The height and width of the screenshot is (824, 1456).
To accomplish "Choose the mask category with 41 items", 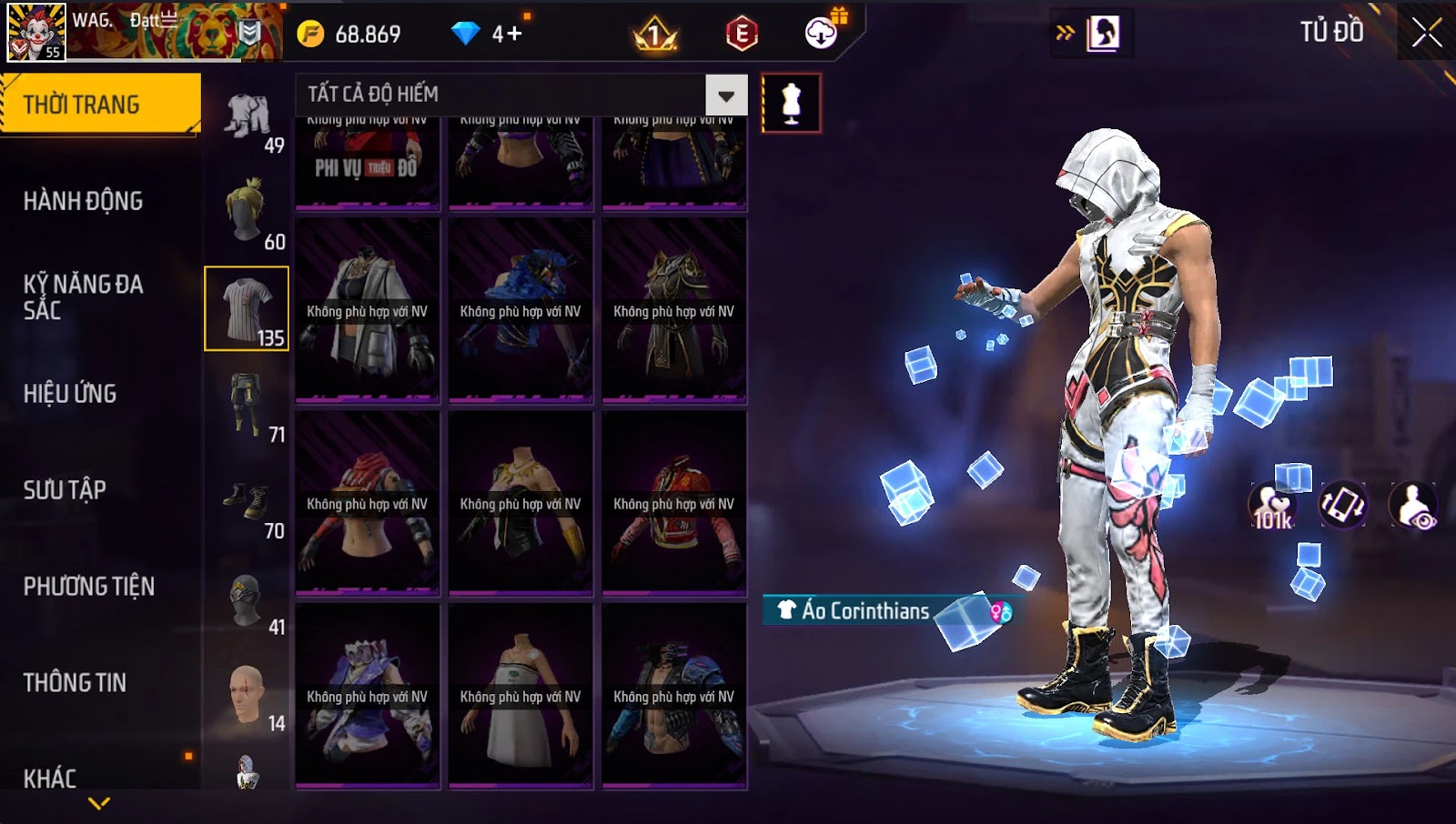I will click(x=248, y=600).
